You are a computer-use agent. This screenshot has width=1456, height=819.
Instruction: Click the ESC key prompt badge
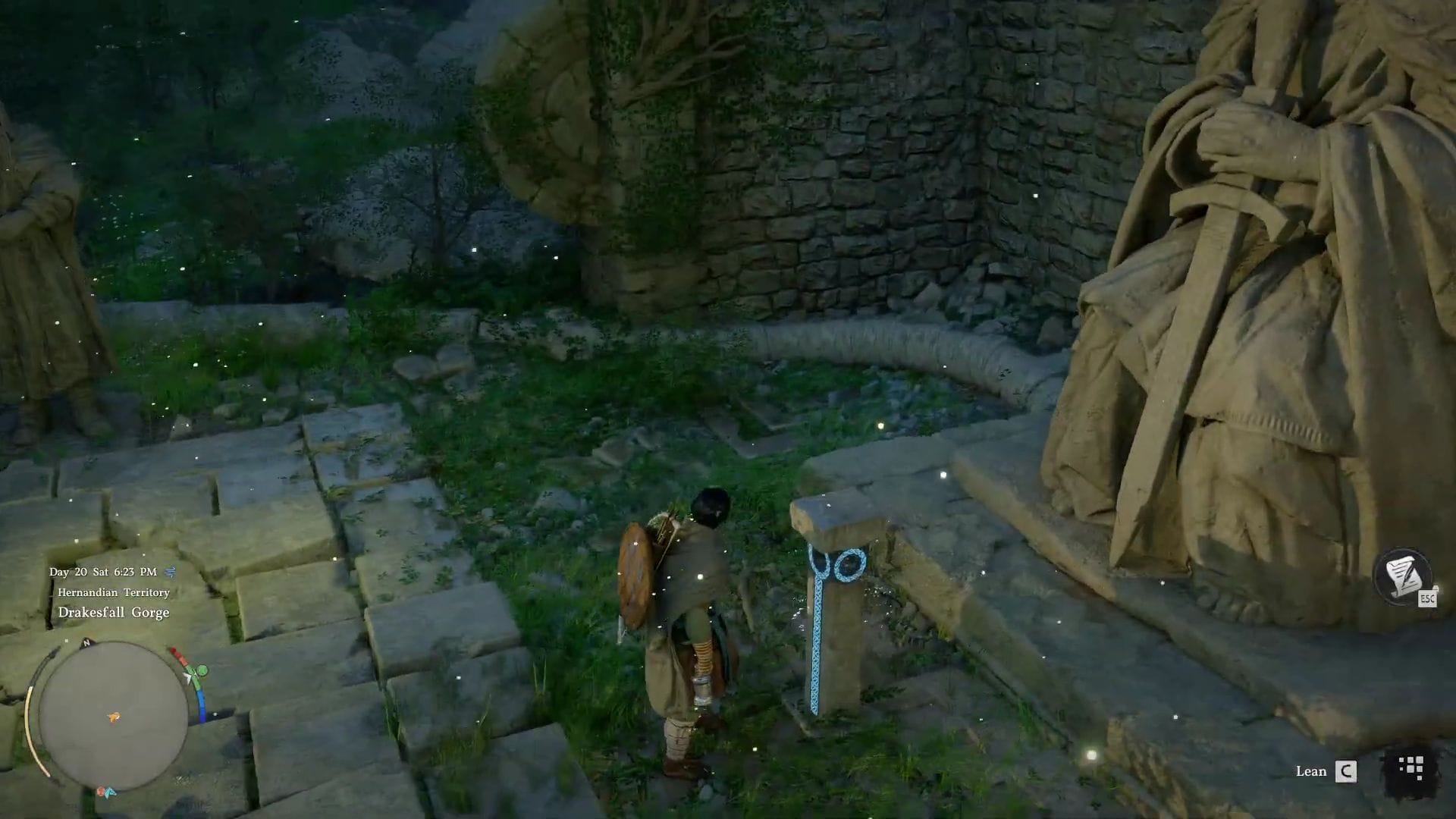(x=1427, y=598)
